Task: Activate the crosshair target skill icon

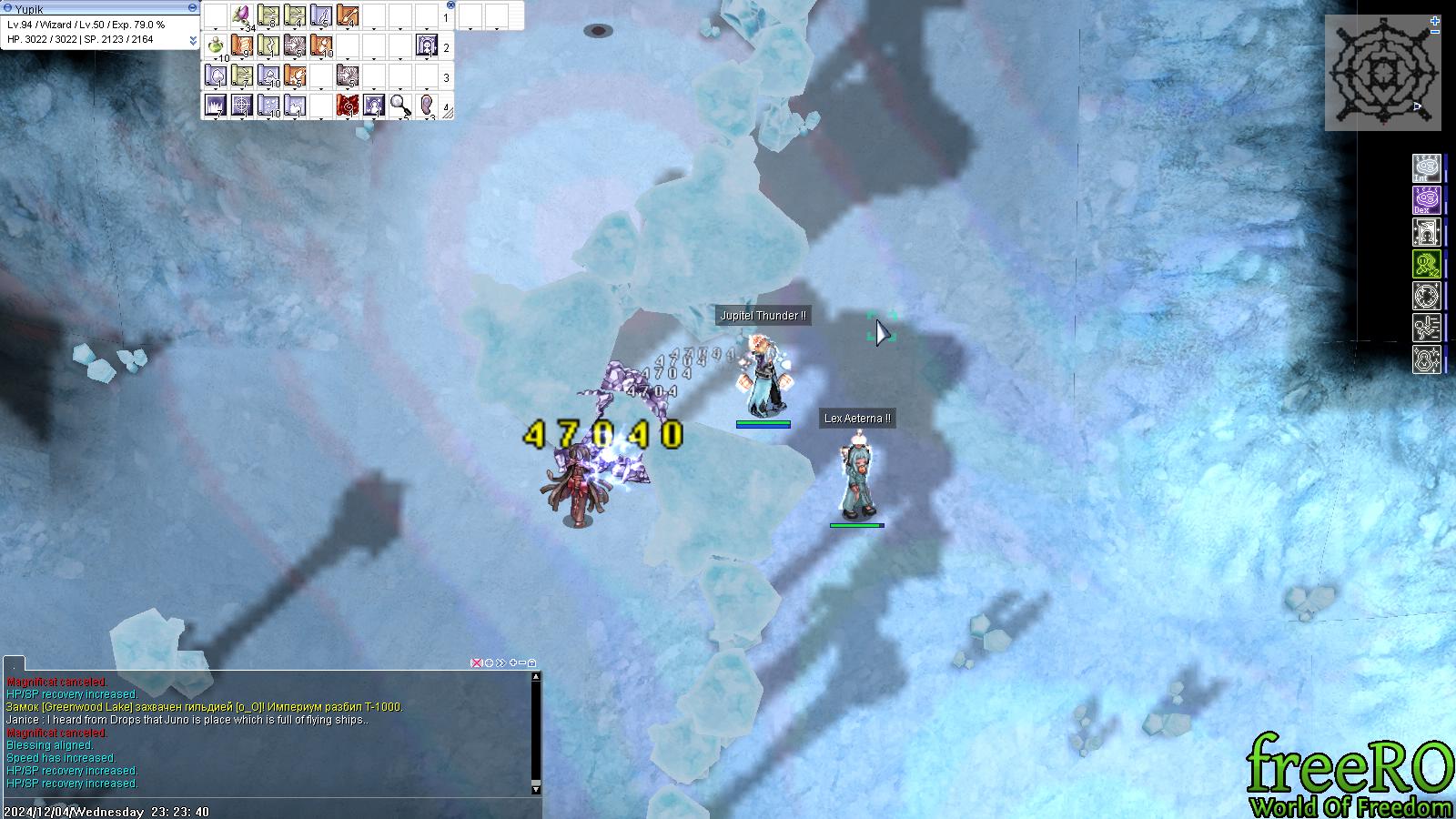Action: 242,106
